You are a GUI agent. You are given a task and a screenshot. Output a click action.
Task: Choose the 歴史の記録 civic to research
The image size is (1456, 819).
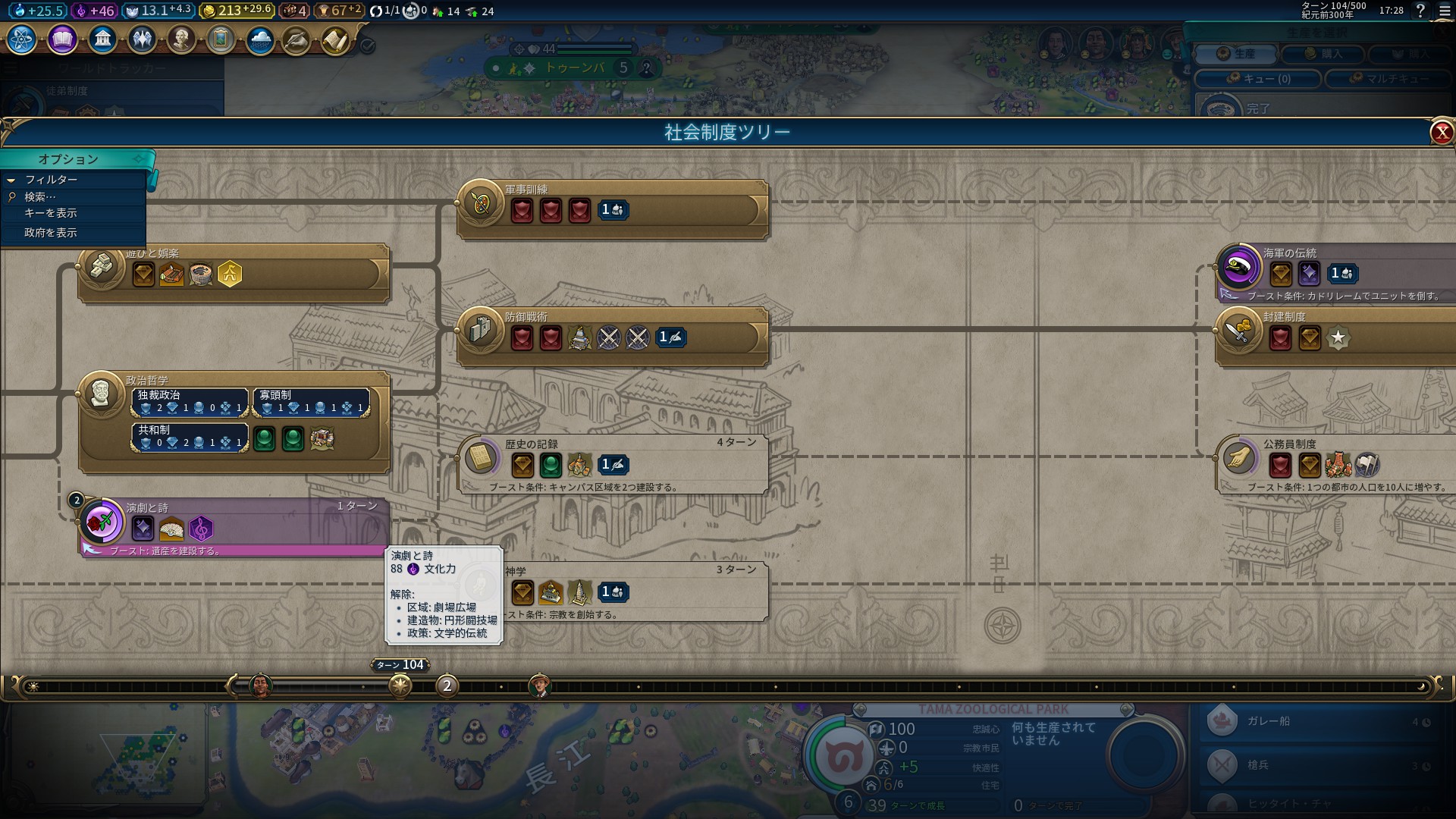(x=479, y=458)
